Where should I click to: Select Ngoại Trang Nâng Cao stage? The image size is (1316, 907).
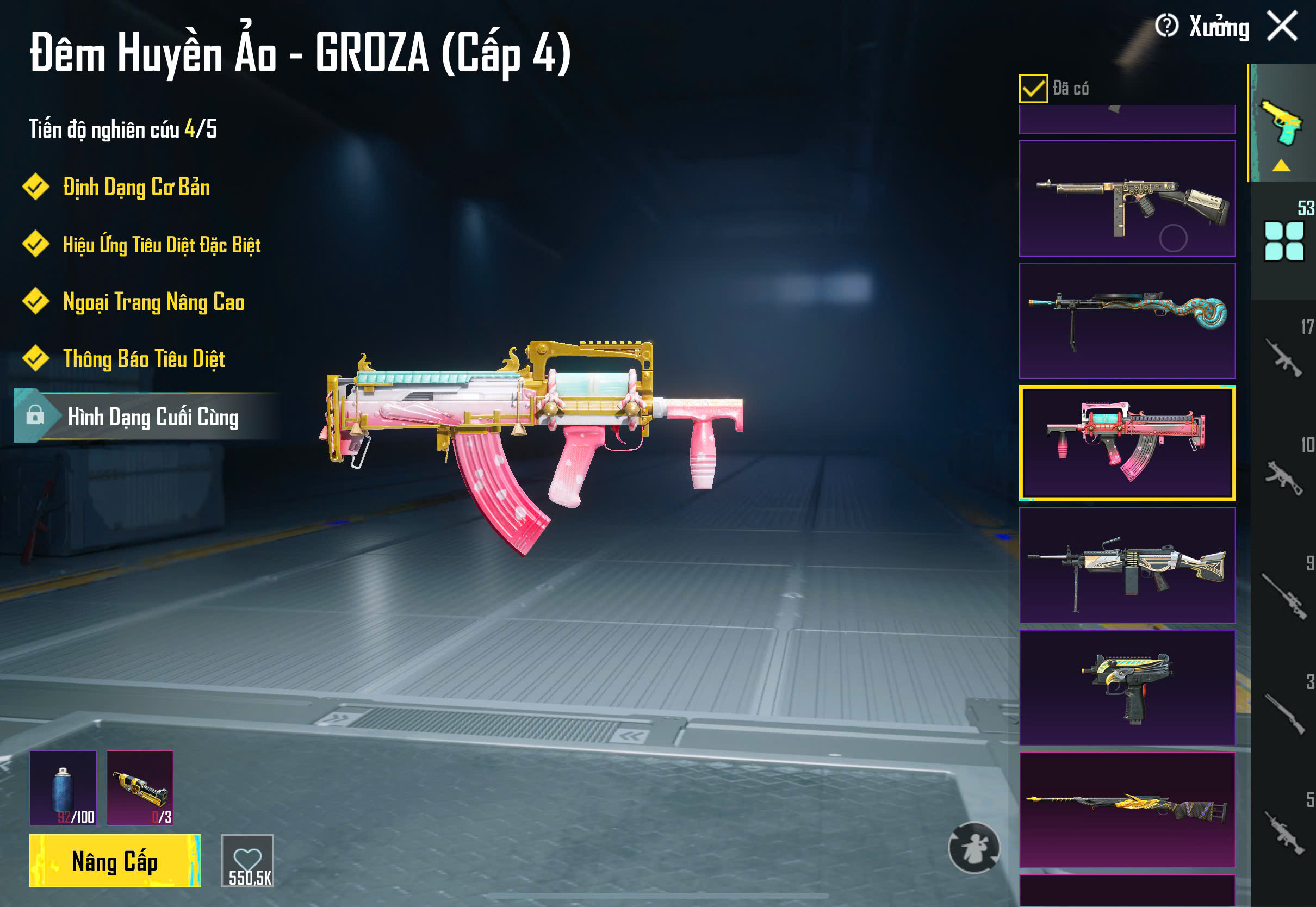[x=153, y=301]
